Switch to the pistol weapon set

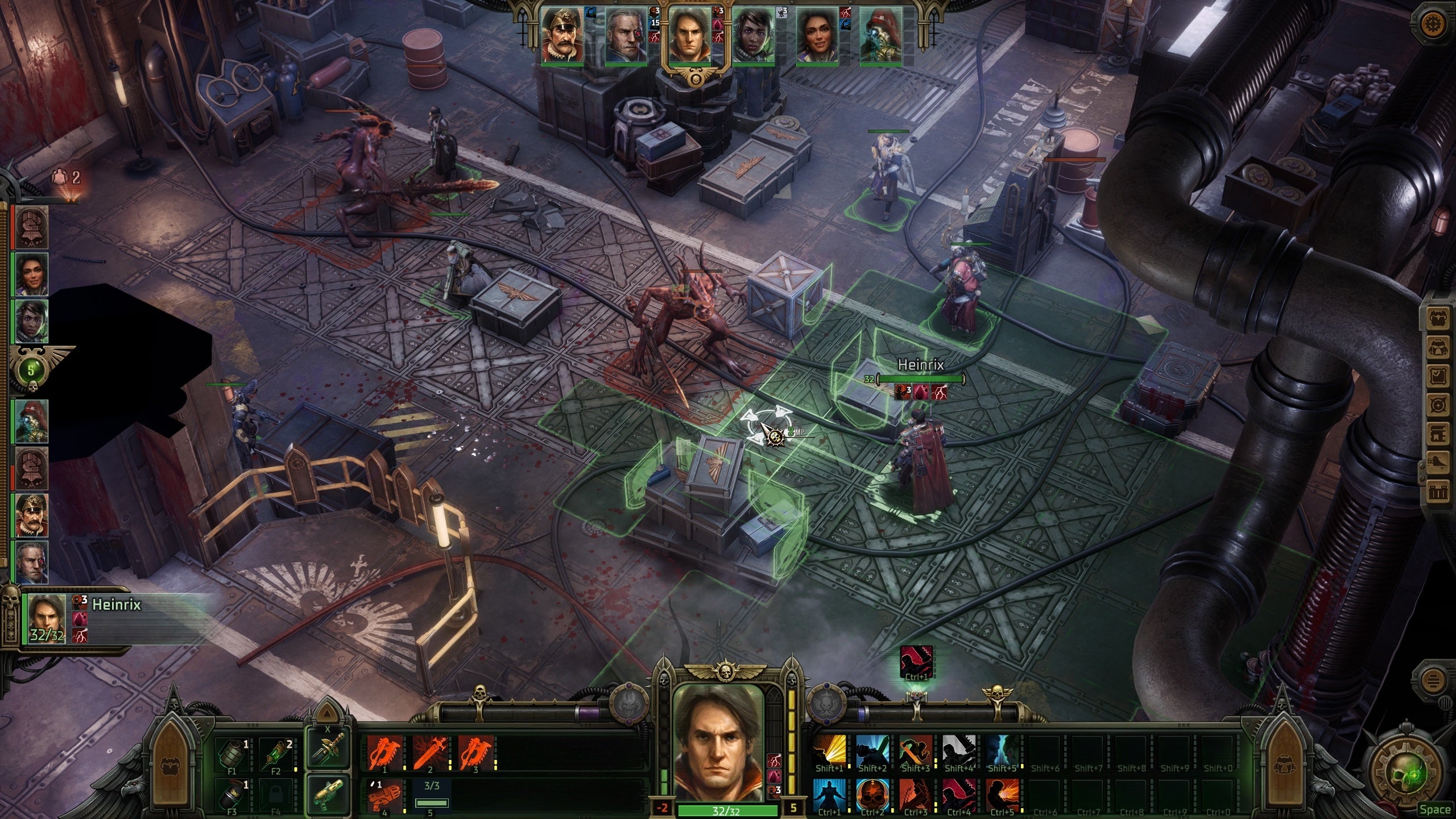327,793
